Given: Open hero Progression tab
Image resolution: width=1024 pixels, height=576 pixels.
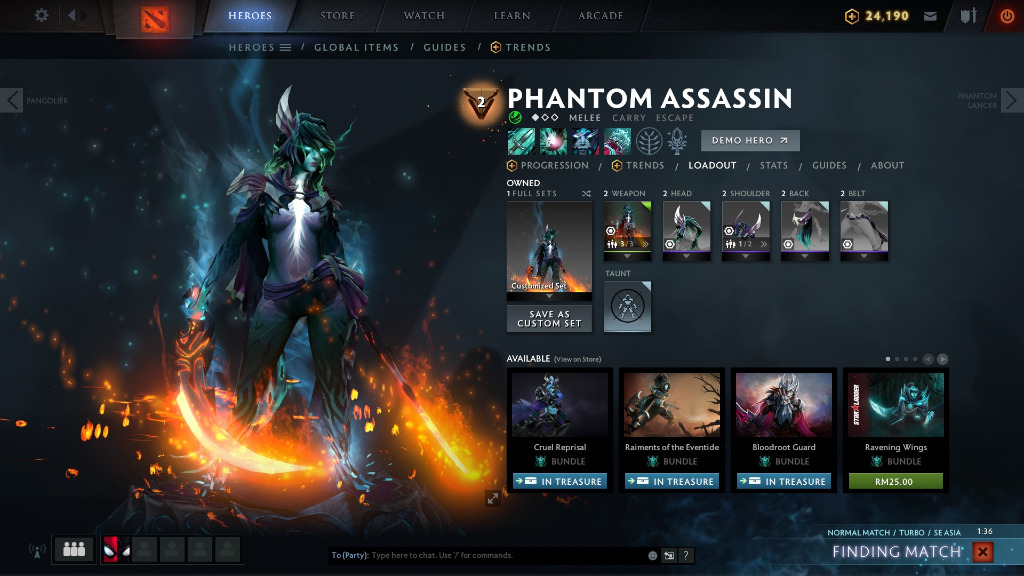Looking at the screenshot, I should click(x=554, y=166).
